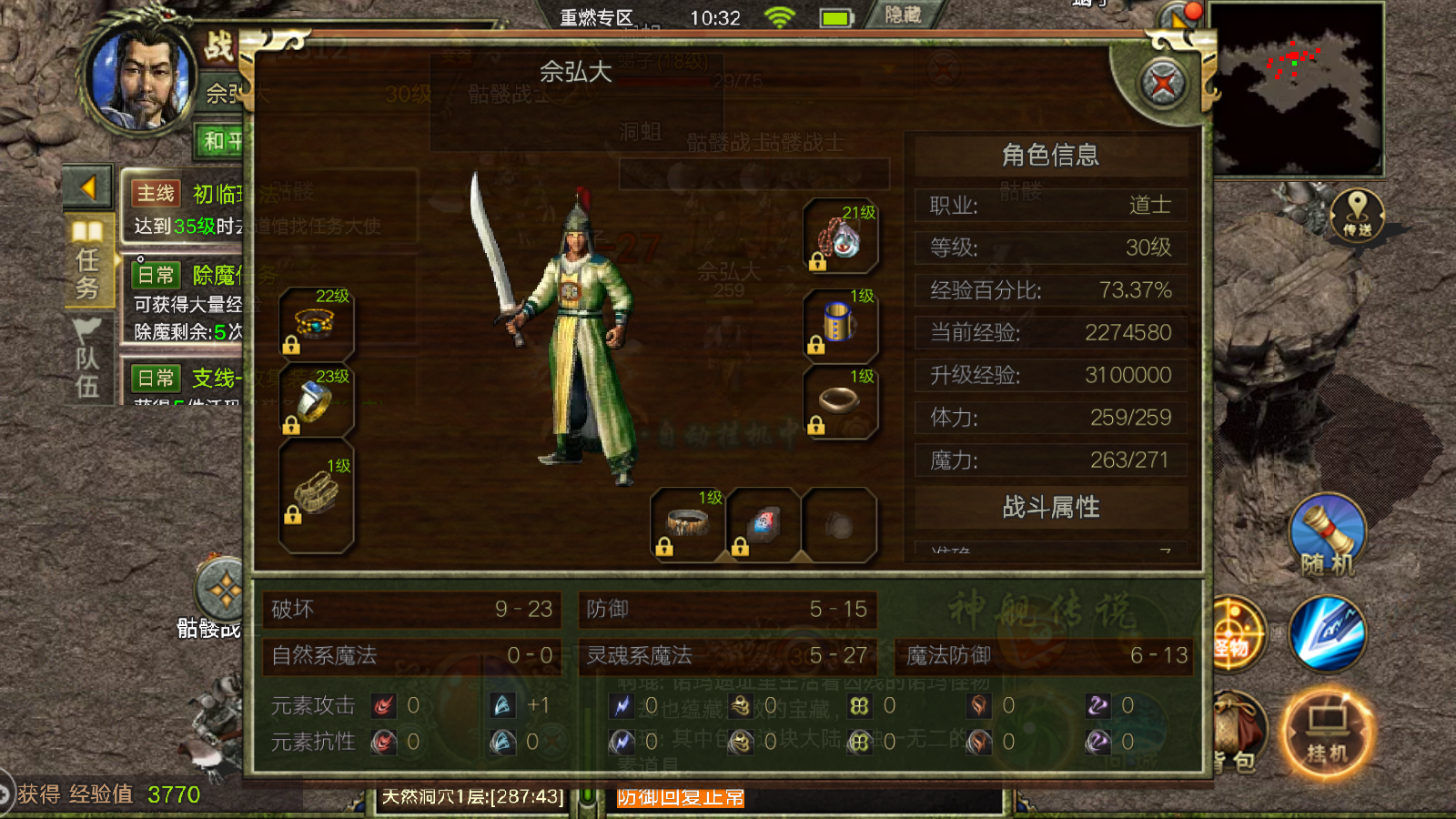This screenshot has width=1456, height=819.
Task: Select the red and blue gem slot
Action: 763,523
